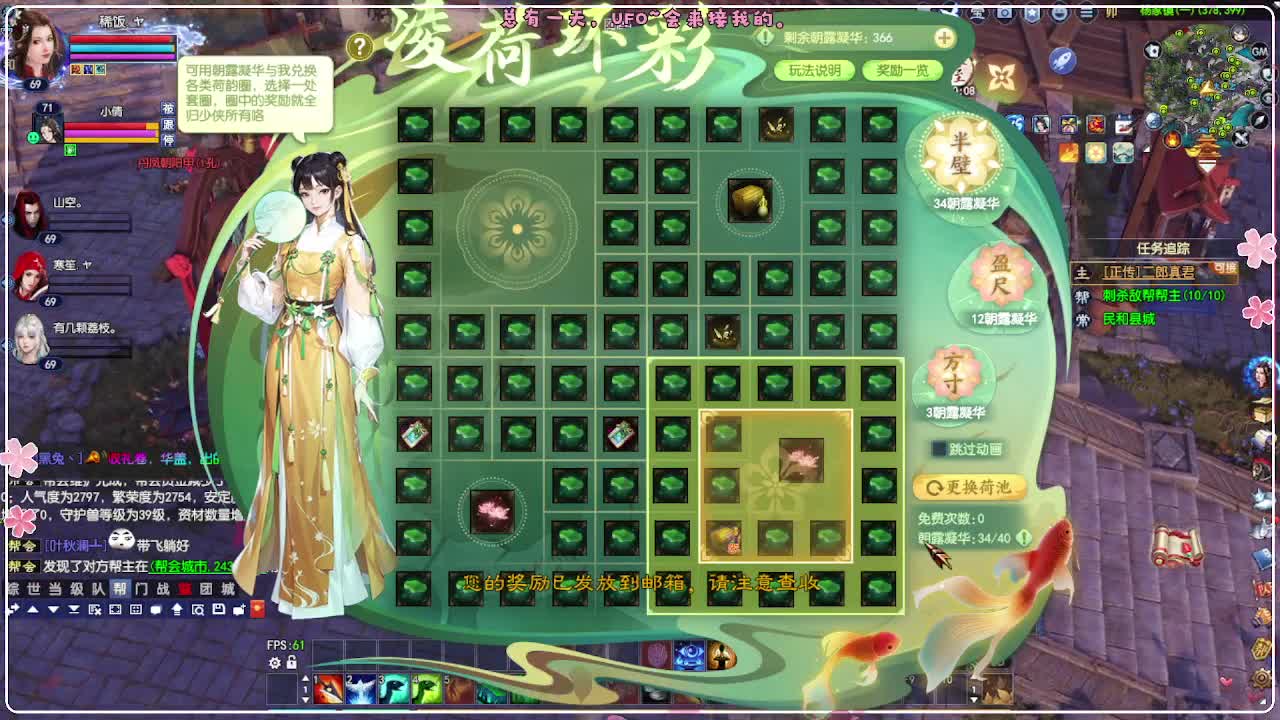The height and width of the screenshot is (720, 1280).
Task: Open the glowing four-petal flower activity icon
Action: click(1001, 77)
